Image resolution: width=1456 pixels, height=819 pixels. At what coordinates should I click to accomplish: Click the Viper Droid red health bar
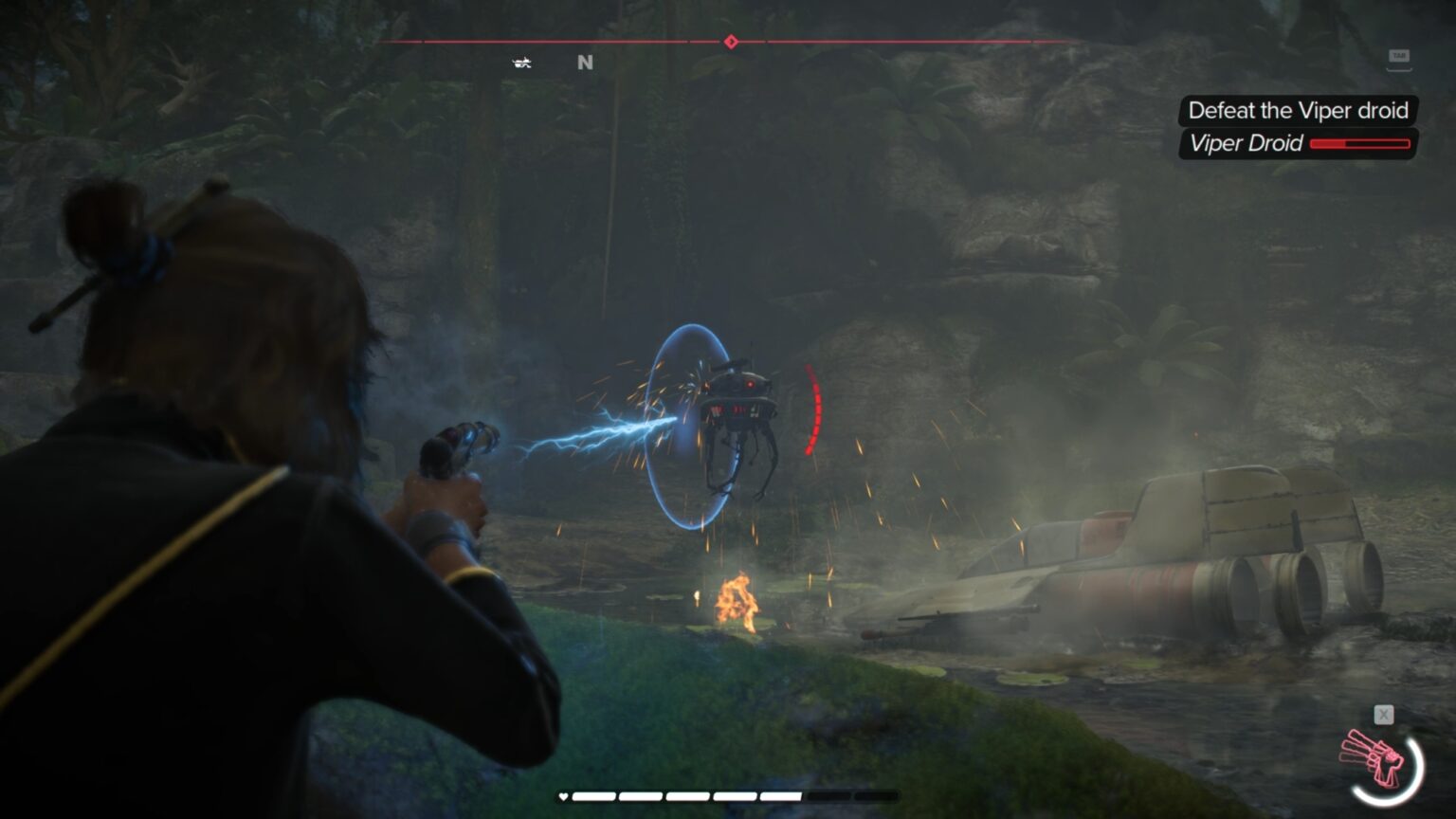pos(1359,145)
